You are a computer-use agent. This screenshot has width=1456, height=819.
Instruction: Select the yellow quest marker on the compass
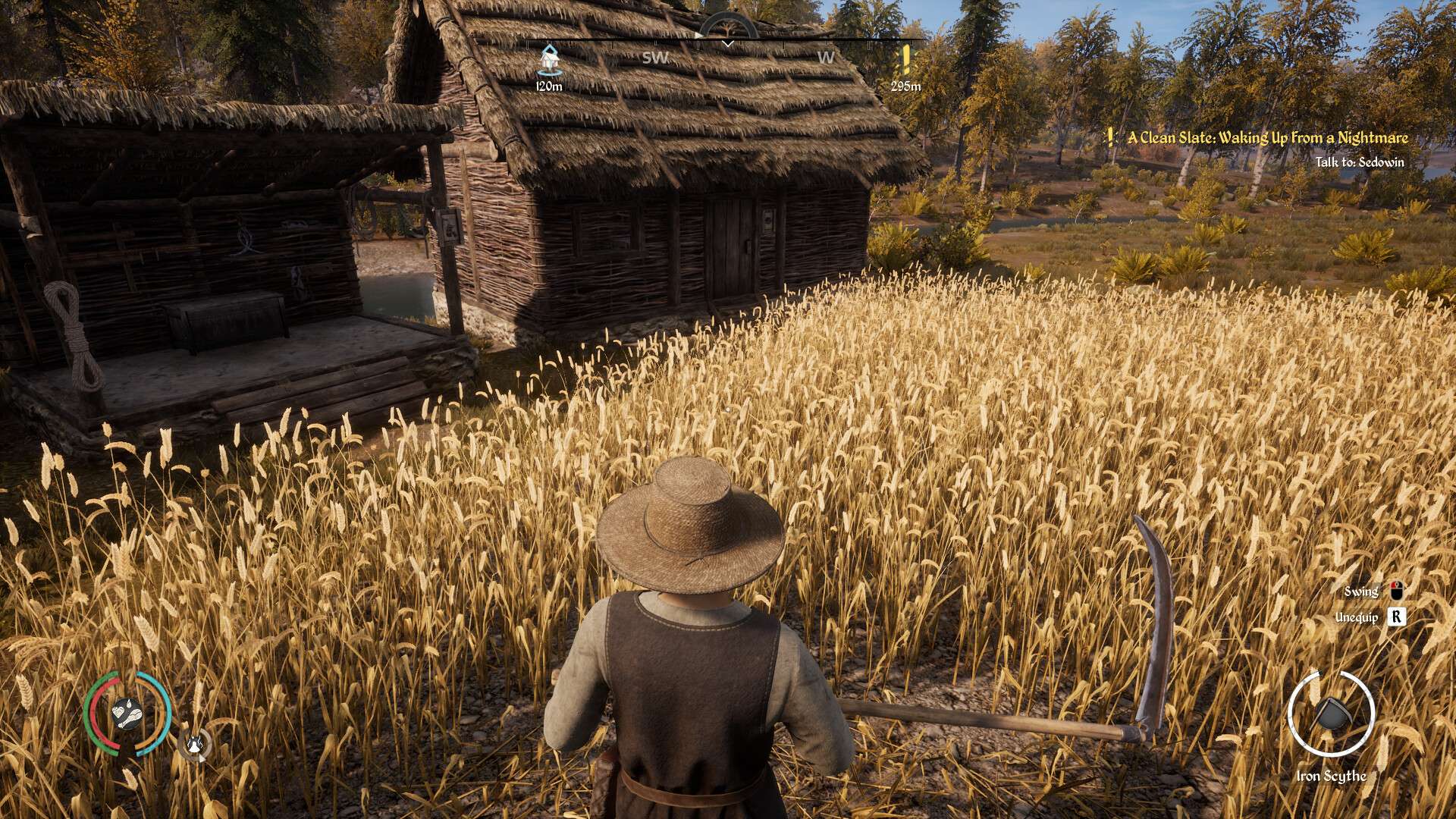click(x=905, y=58)
